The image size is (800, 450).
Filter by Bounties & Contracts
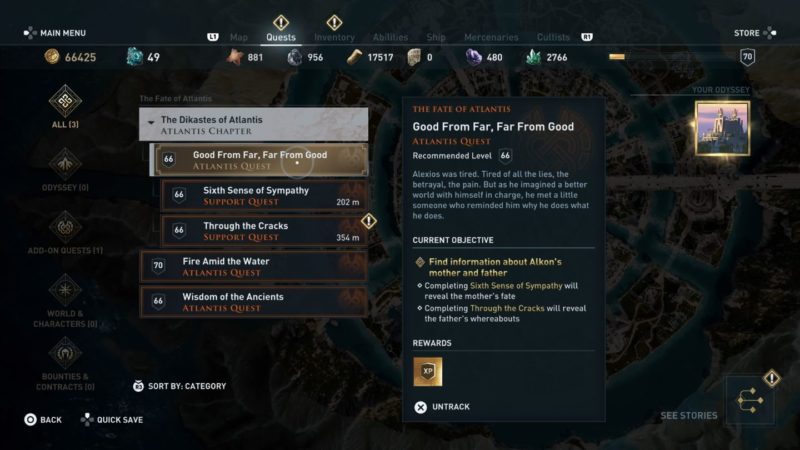[x=65, y=362]
